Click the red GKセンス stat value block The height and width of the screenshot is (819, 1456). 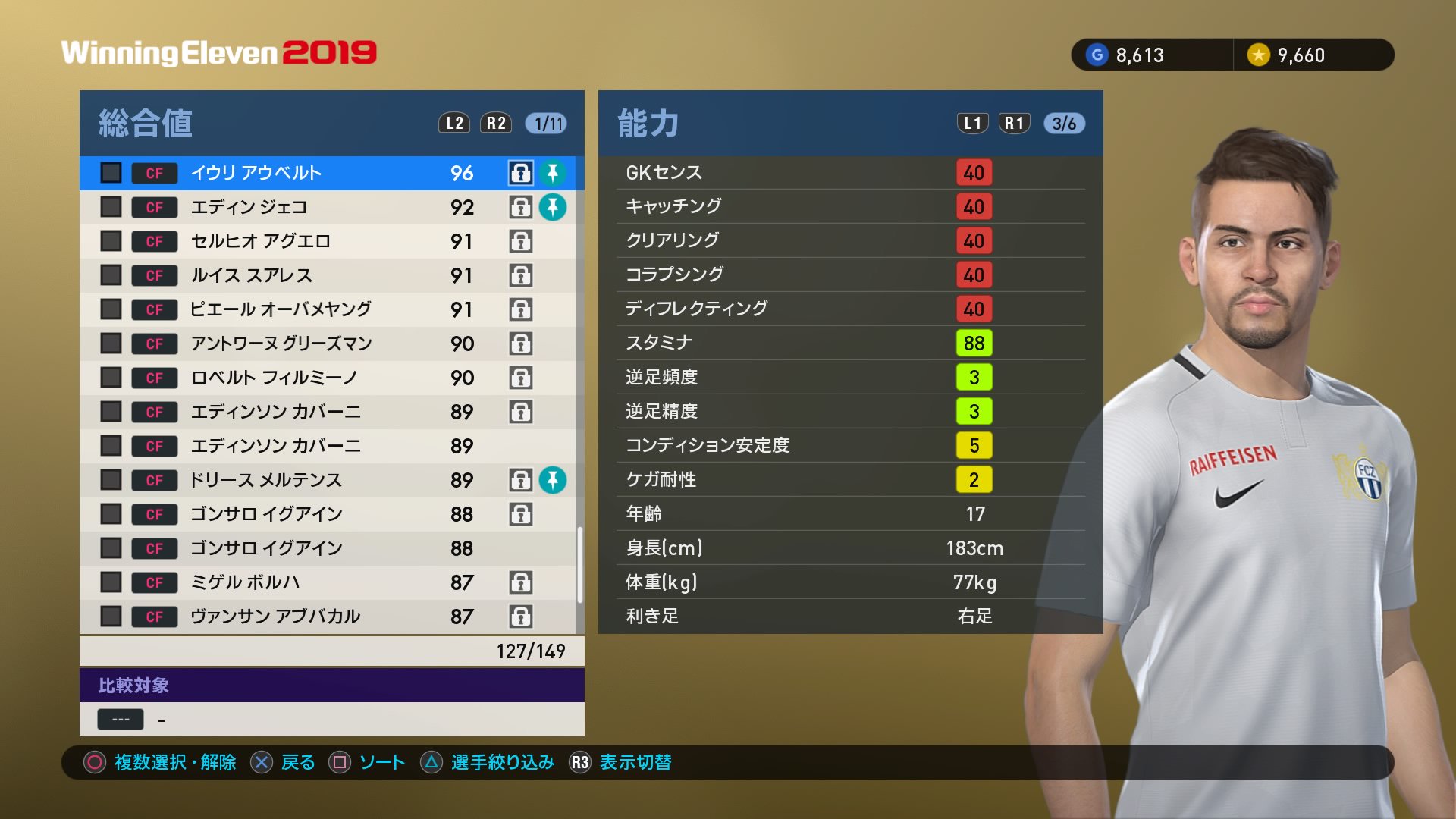974,173
